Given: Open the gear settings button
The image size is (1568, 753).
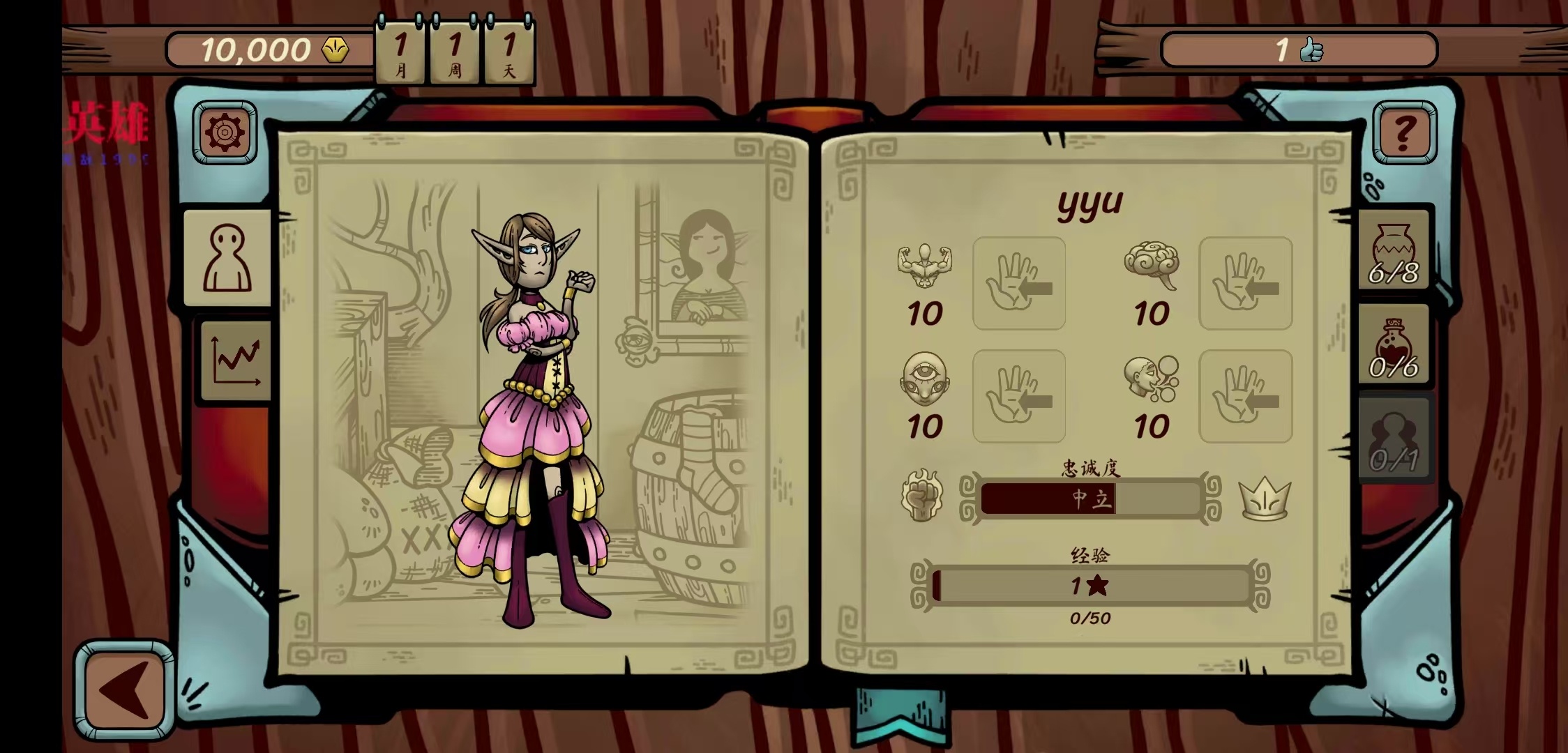Looking at the screenshot, I should click(x=225, y=132).
